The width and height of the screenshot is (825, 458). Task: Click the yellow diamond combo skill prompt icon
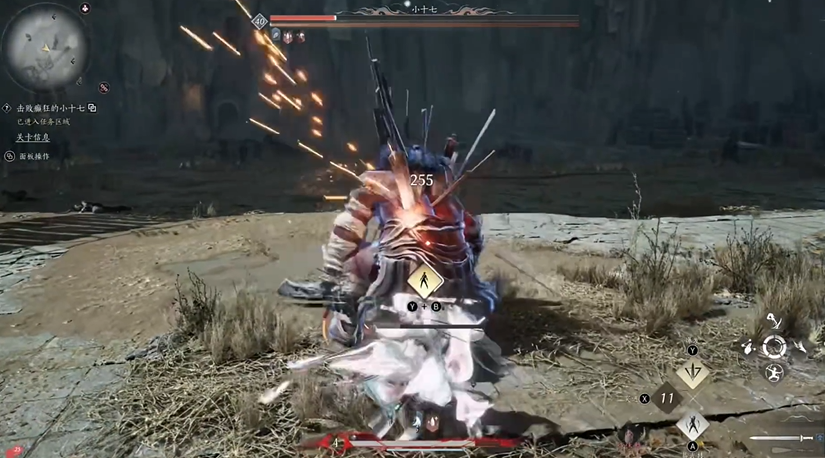pos(424,280)
